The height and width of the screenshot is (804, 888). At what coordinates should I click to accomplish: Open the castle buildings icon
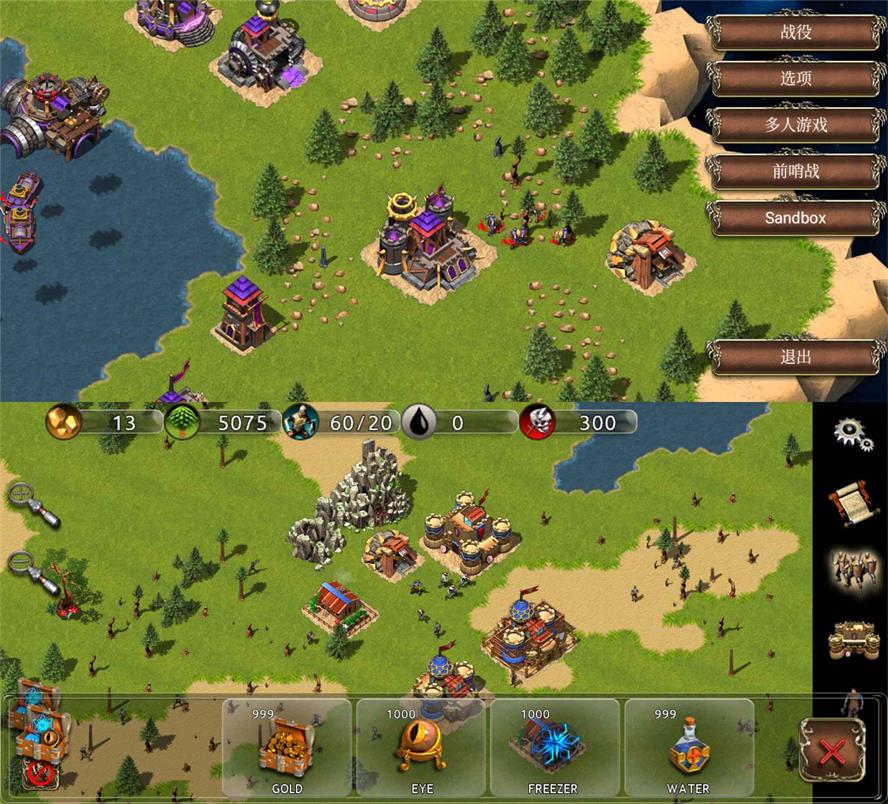pyautogui.click(x=850, y=638)
